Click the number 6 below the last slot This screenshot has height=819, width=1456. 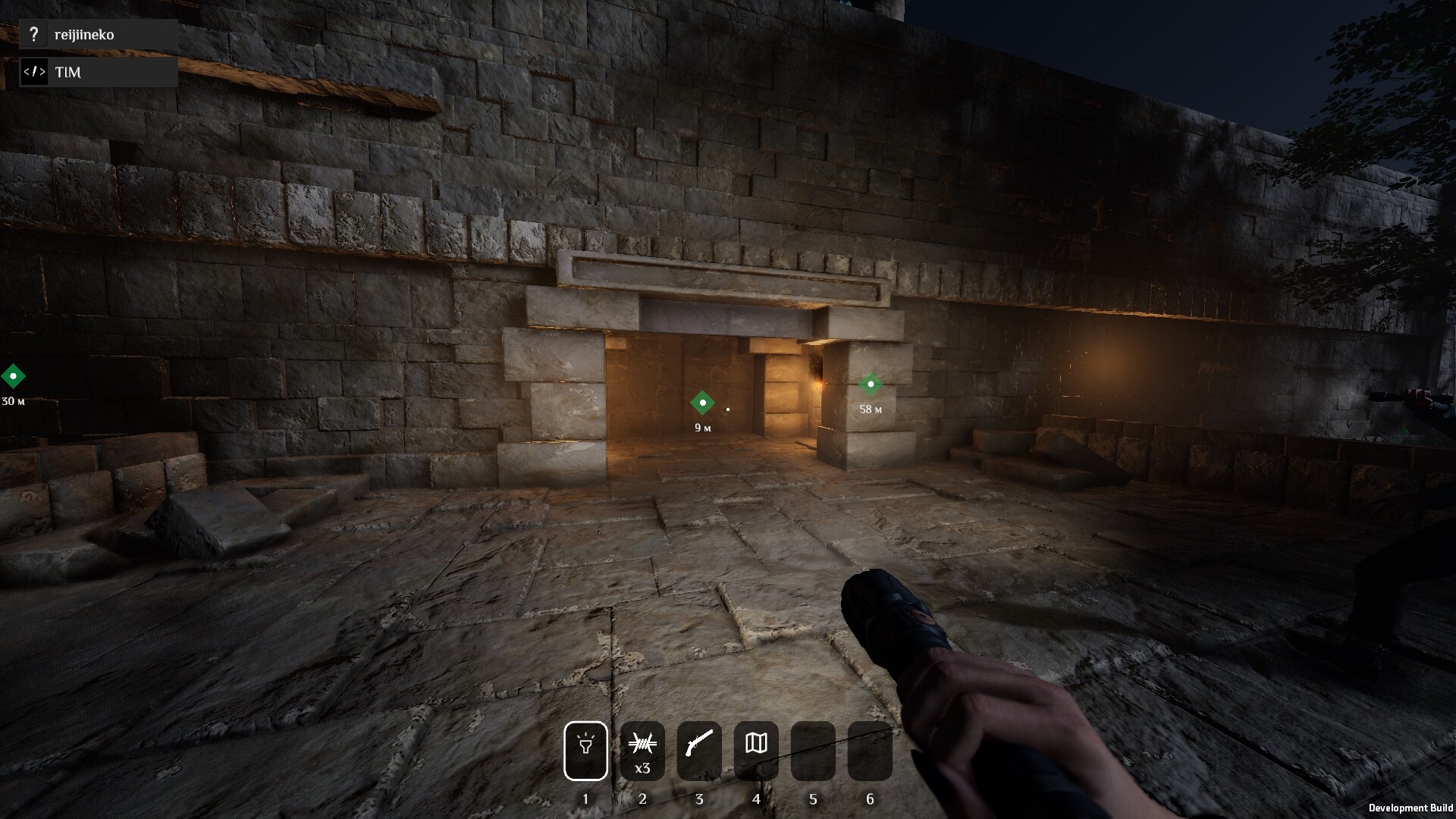click(x=870, y=799)
